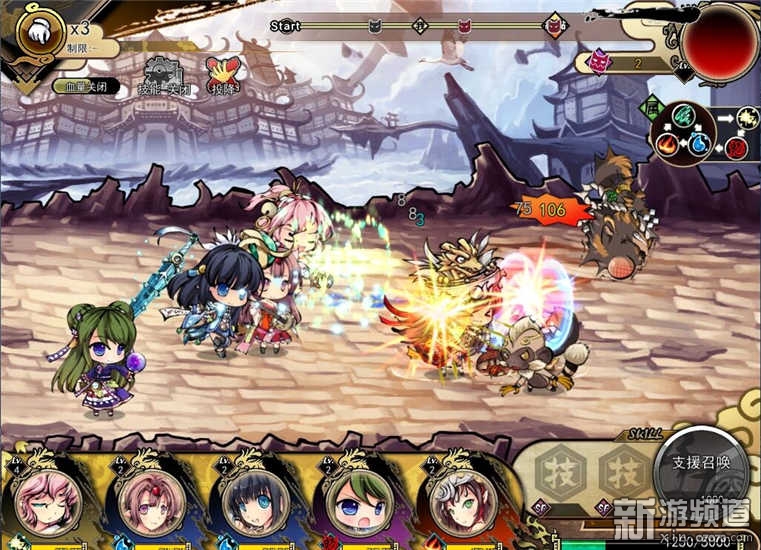Toggle the 血量关闭 health display button
Image resolution: width=761 pixels, height=550 pixels.
[x=85, y=87]
